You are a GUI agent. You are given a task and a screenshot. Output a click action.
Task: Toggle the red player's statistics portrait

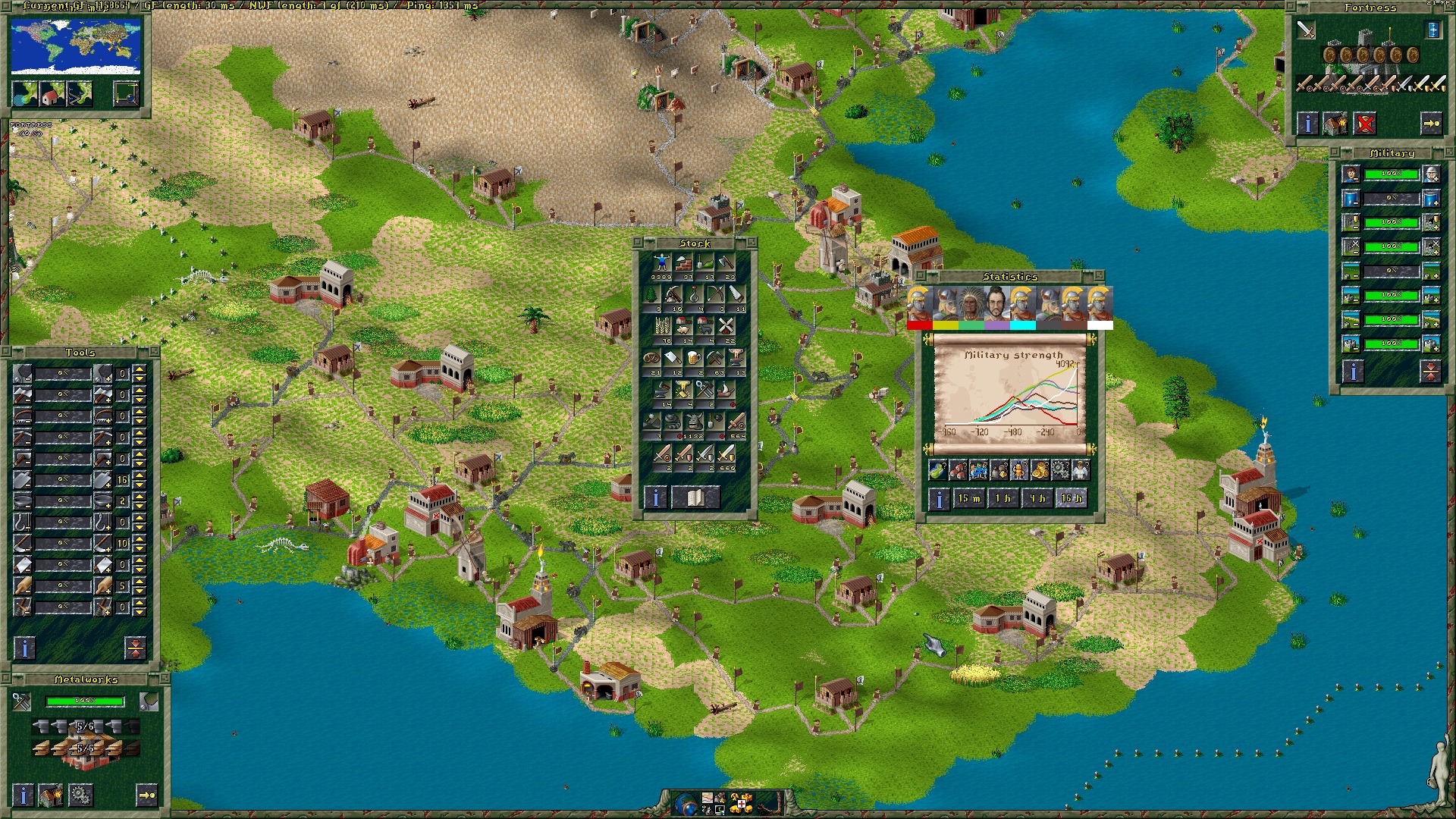click(919, 307)
